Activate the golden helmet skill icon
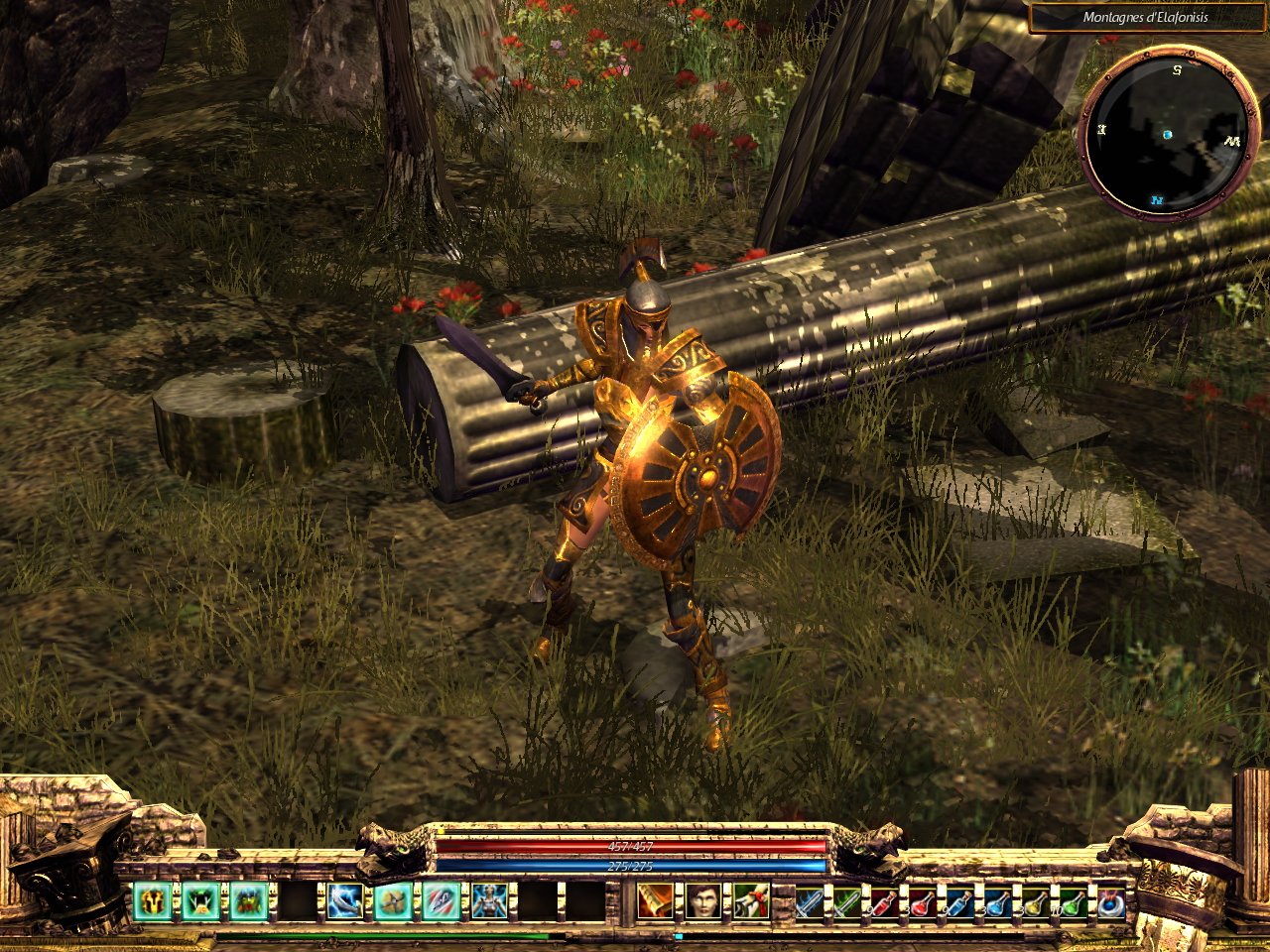This screenshot has height=952, width=1270. pos(153,902)
